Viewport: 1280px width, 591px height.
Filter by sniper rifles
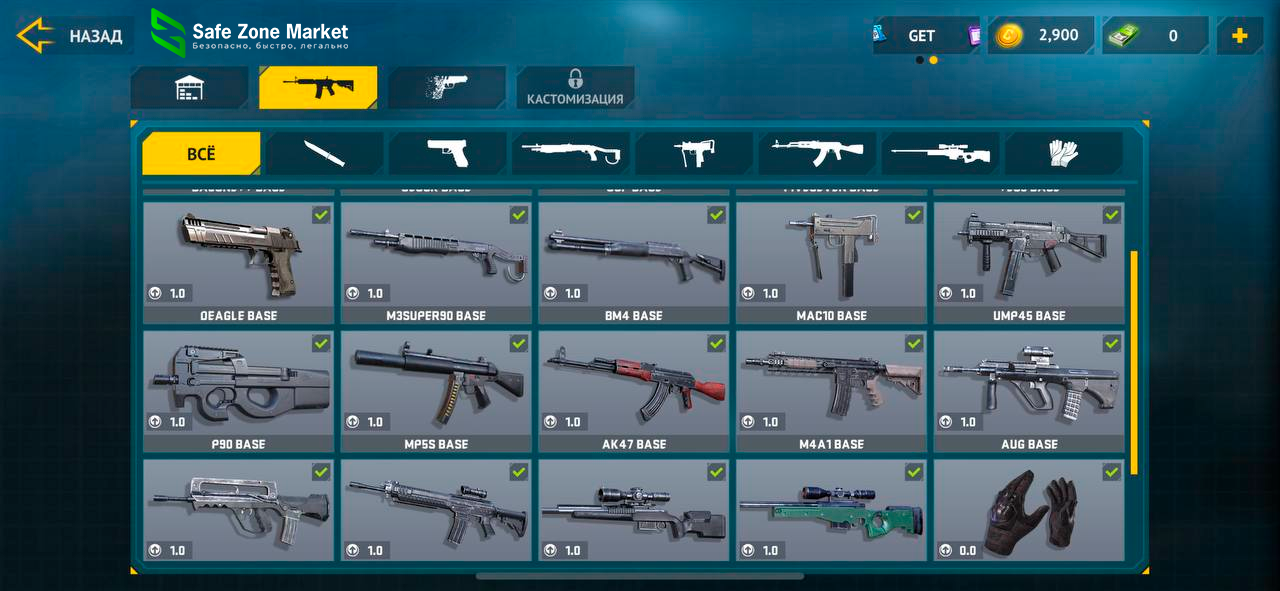pyautogui.click(x=940, y=154)
